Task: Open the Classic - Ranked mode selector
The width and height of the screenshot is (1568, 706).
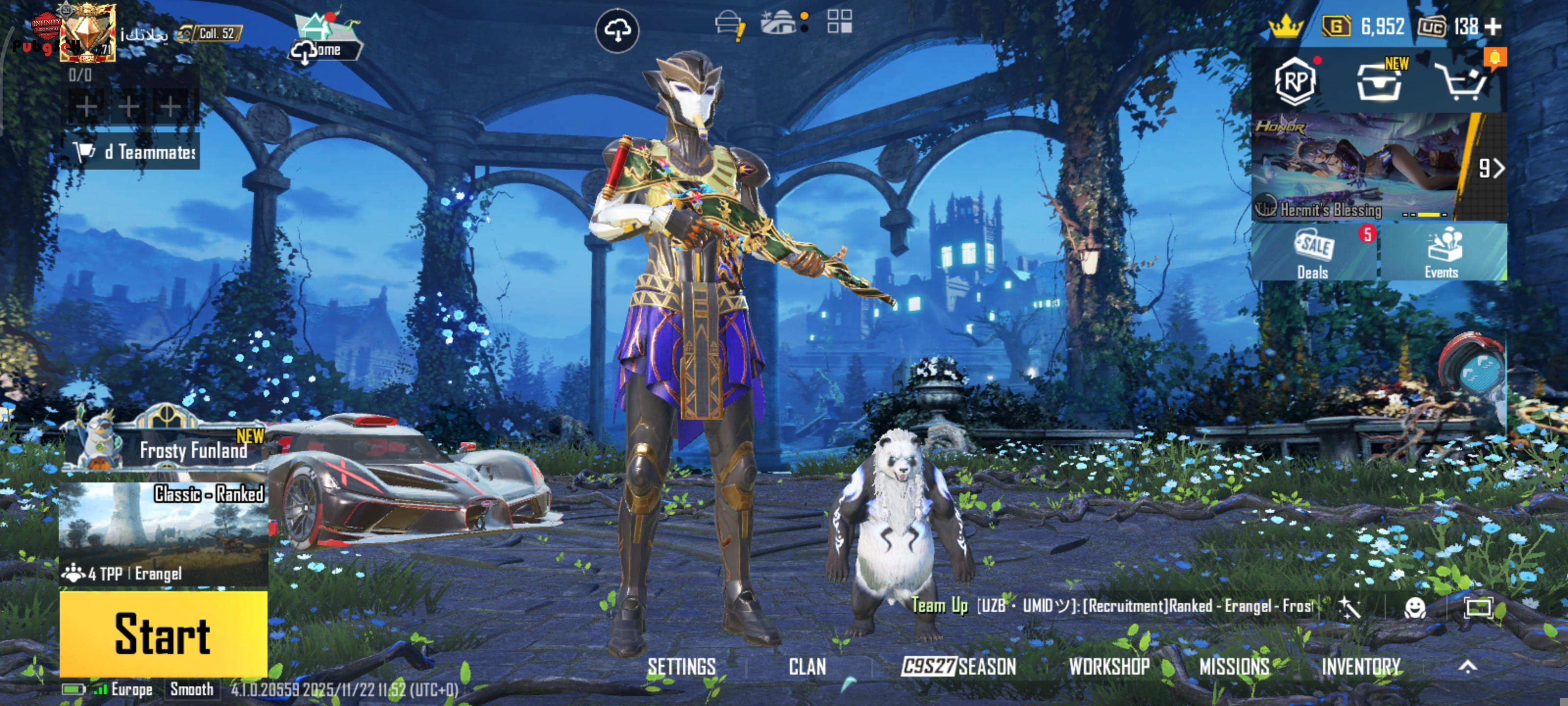Action: point(163,533)
